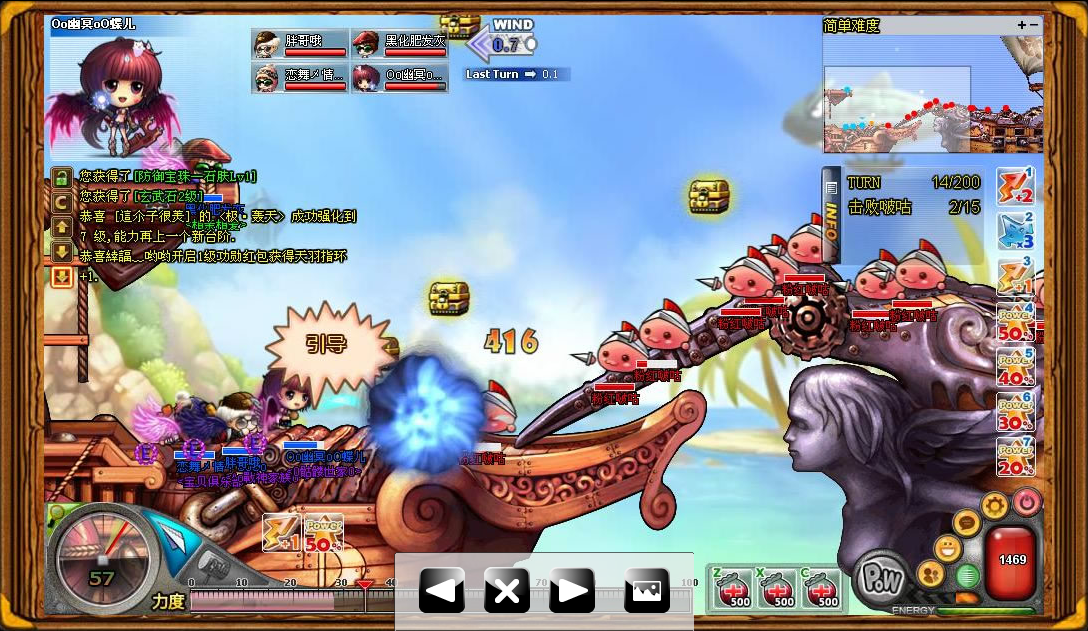
Task: Open the smiley emoticon menu
Action: [x=947, y=548]
